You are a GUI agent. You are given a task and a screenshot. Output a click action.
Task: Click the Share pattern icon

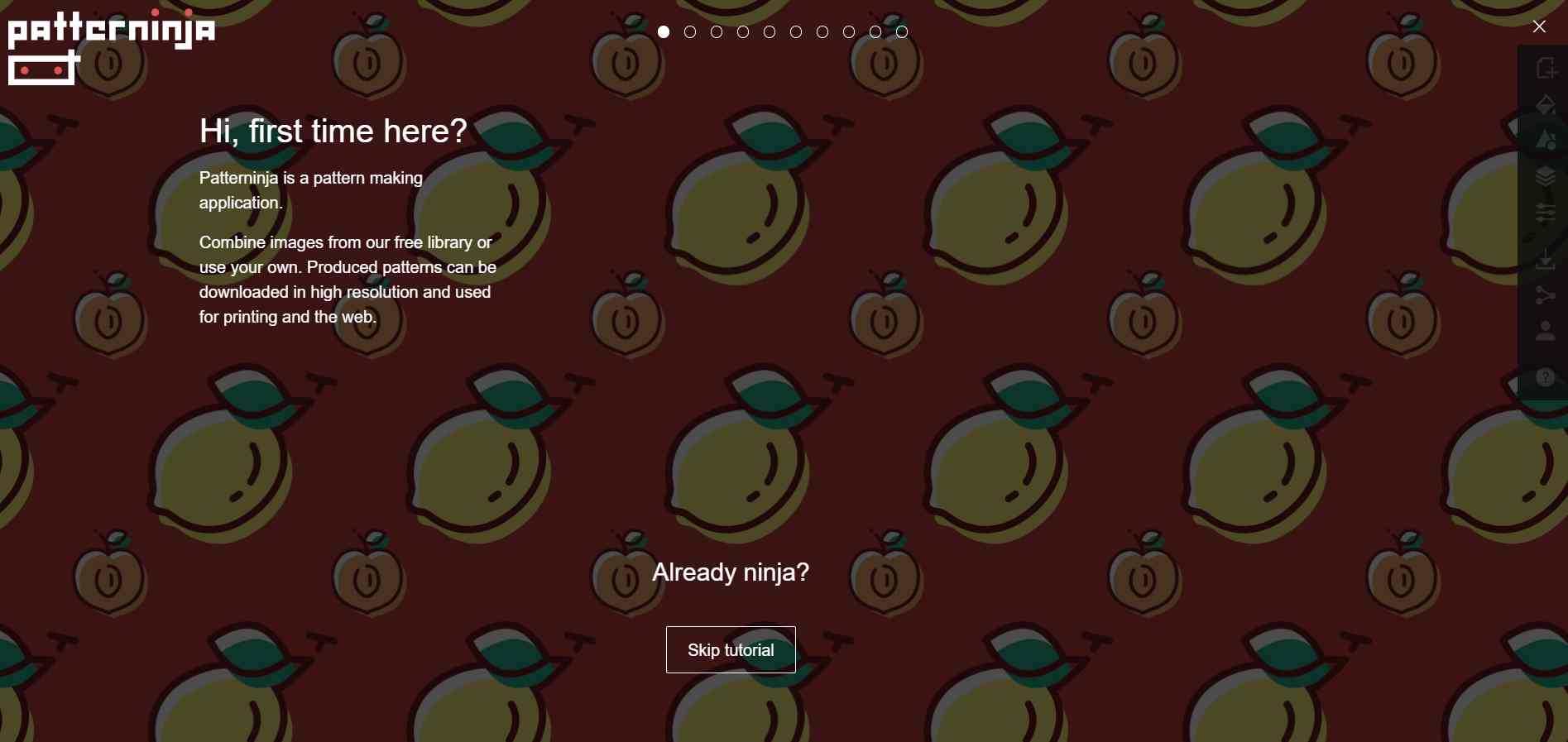point(1547,295)
